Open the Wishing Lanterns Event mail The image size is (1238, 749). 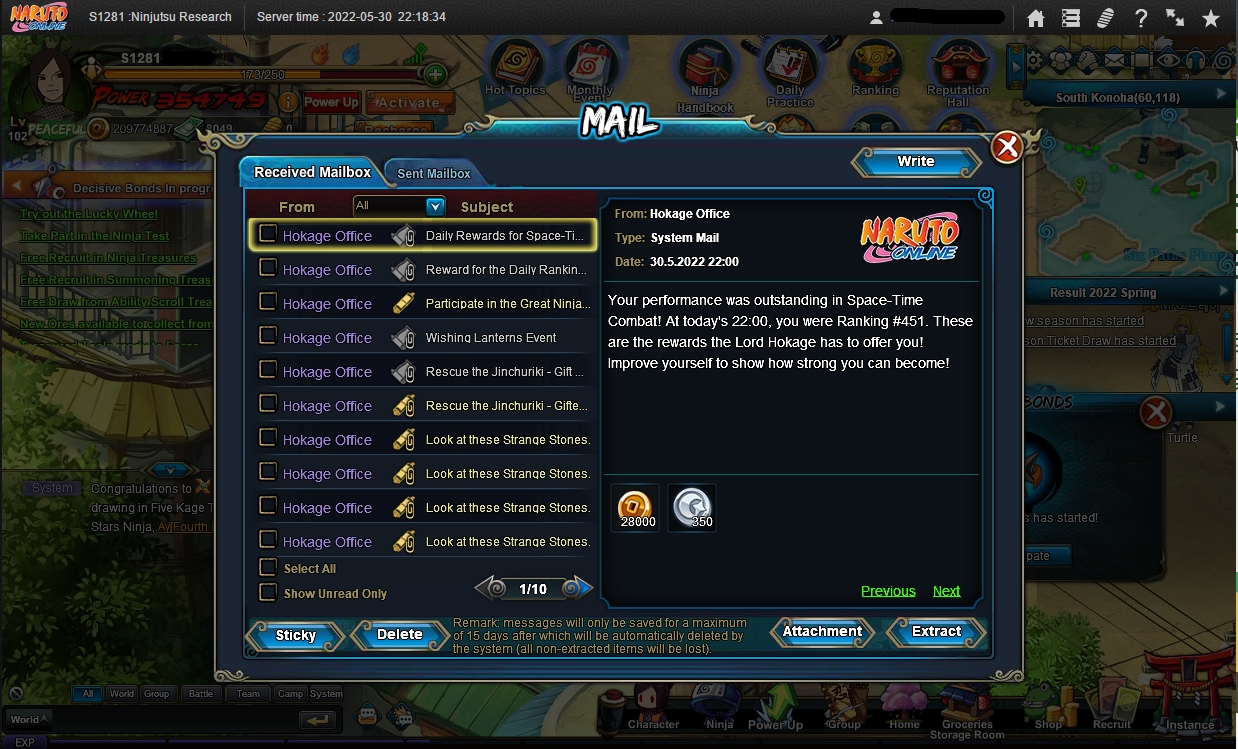tap(491, 338)
